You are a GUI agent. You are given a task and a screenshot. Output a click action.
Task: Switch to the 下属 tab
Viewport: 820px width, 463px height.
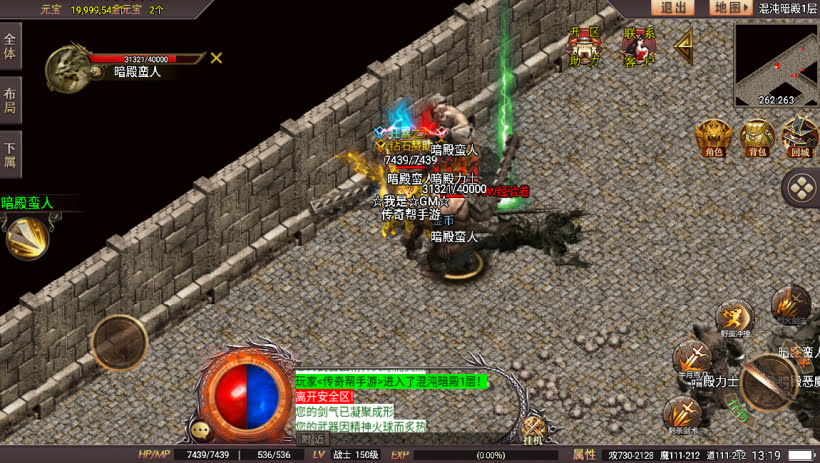(10, 154)
